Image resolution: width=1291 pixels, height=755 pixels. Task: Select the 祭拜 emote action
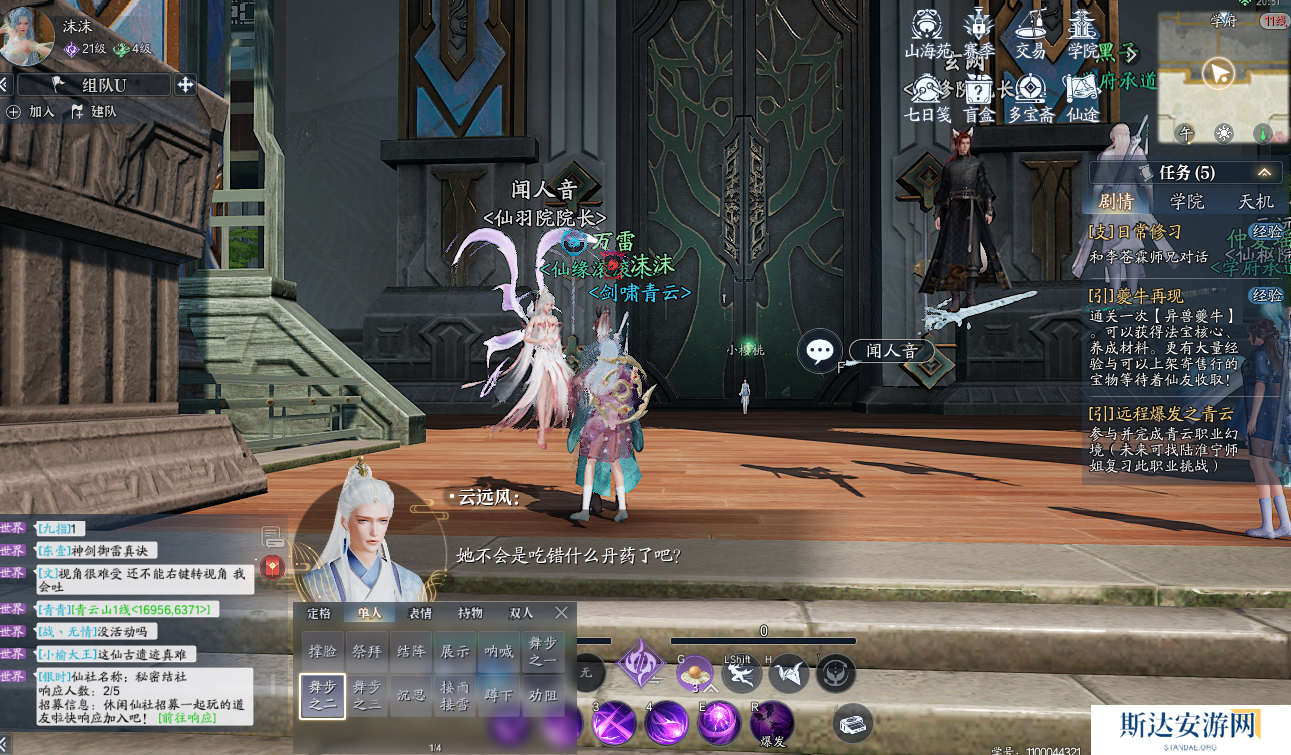(x=366, y=652)
